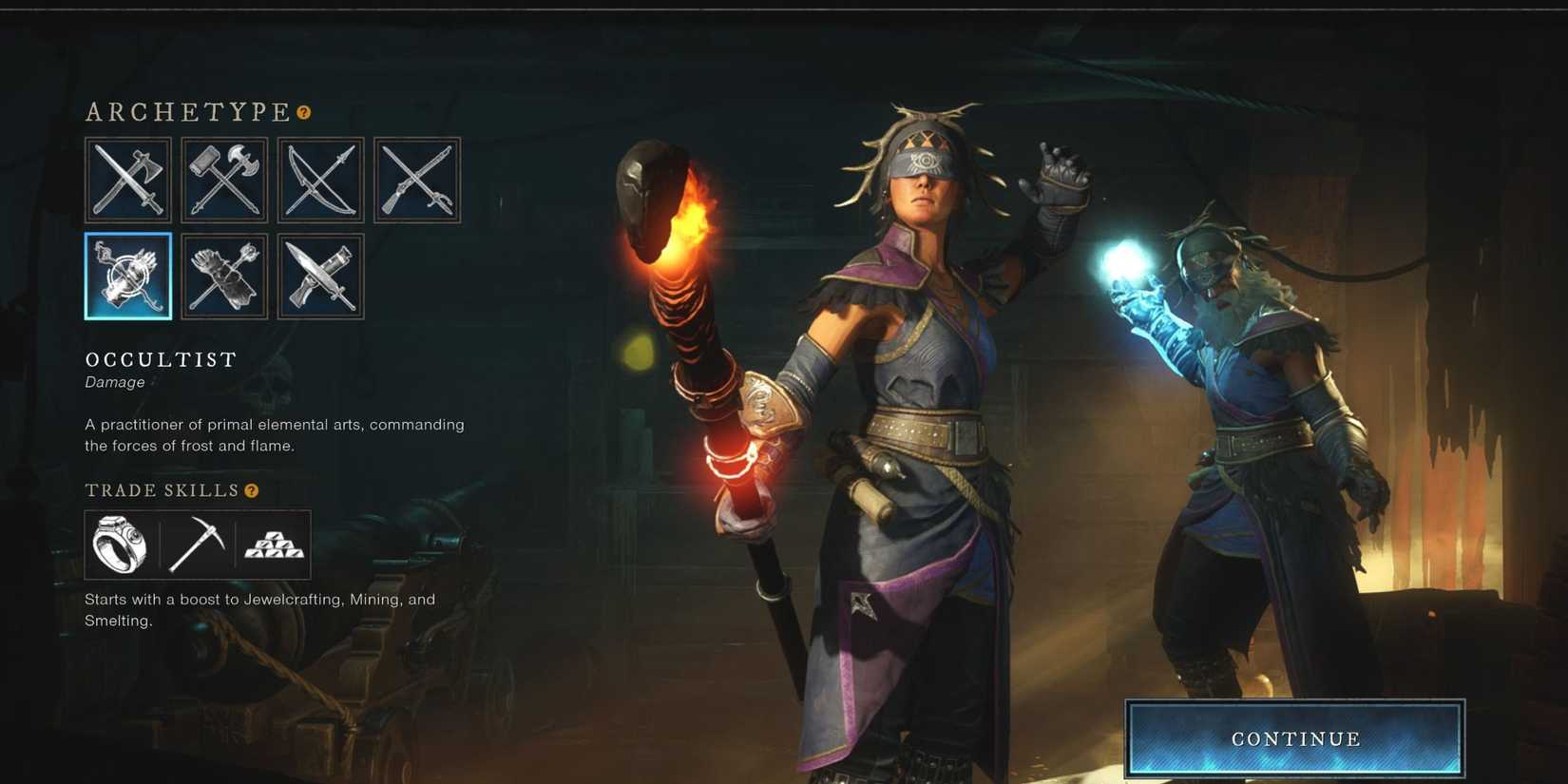Screen dimensions: 1568x784
Task: Click the Damage role label
Action: 114,382
